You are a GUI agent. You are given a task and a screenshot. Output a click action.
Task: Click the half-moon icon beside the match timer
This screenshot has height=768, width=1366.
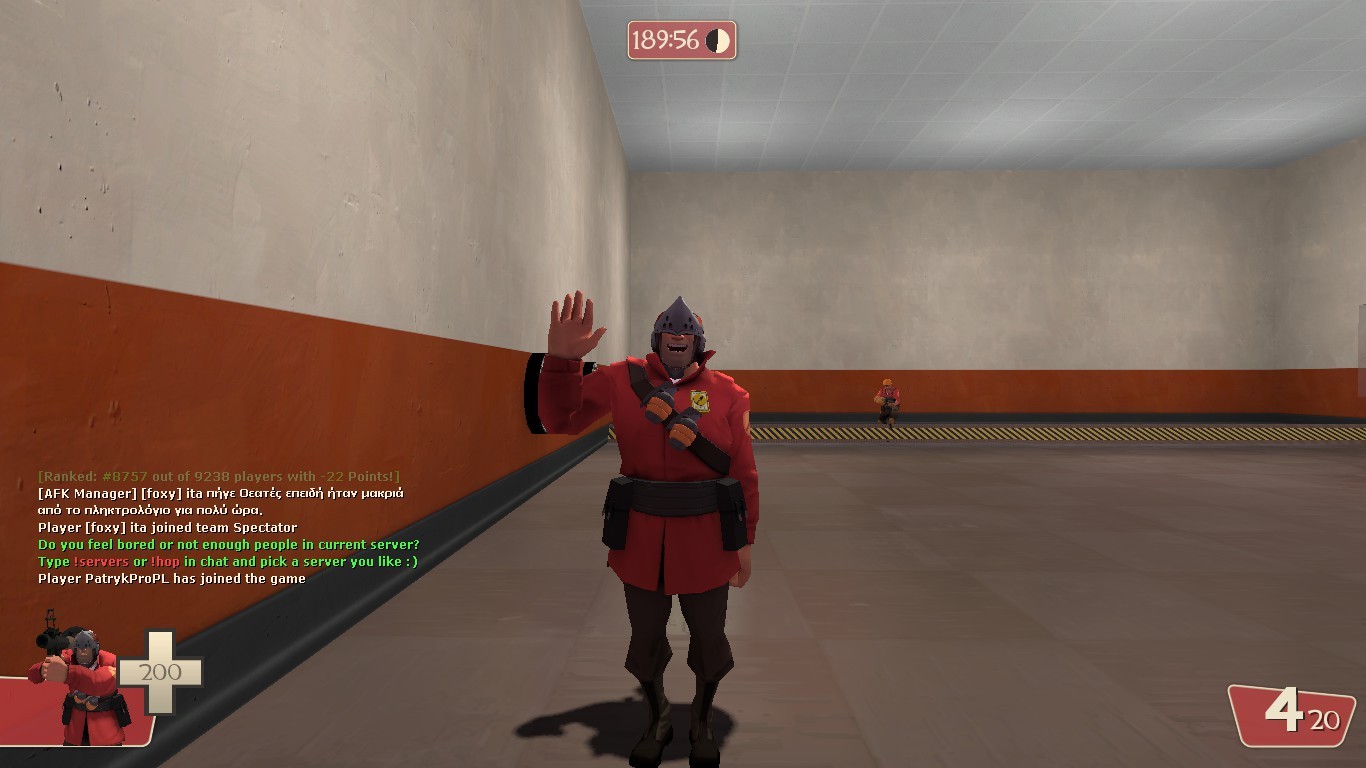point(716,41)
